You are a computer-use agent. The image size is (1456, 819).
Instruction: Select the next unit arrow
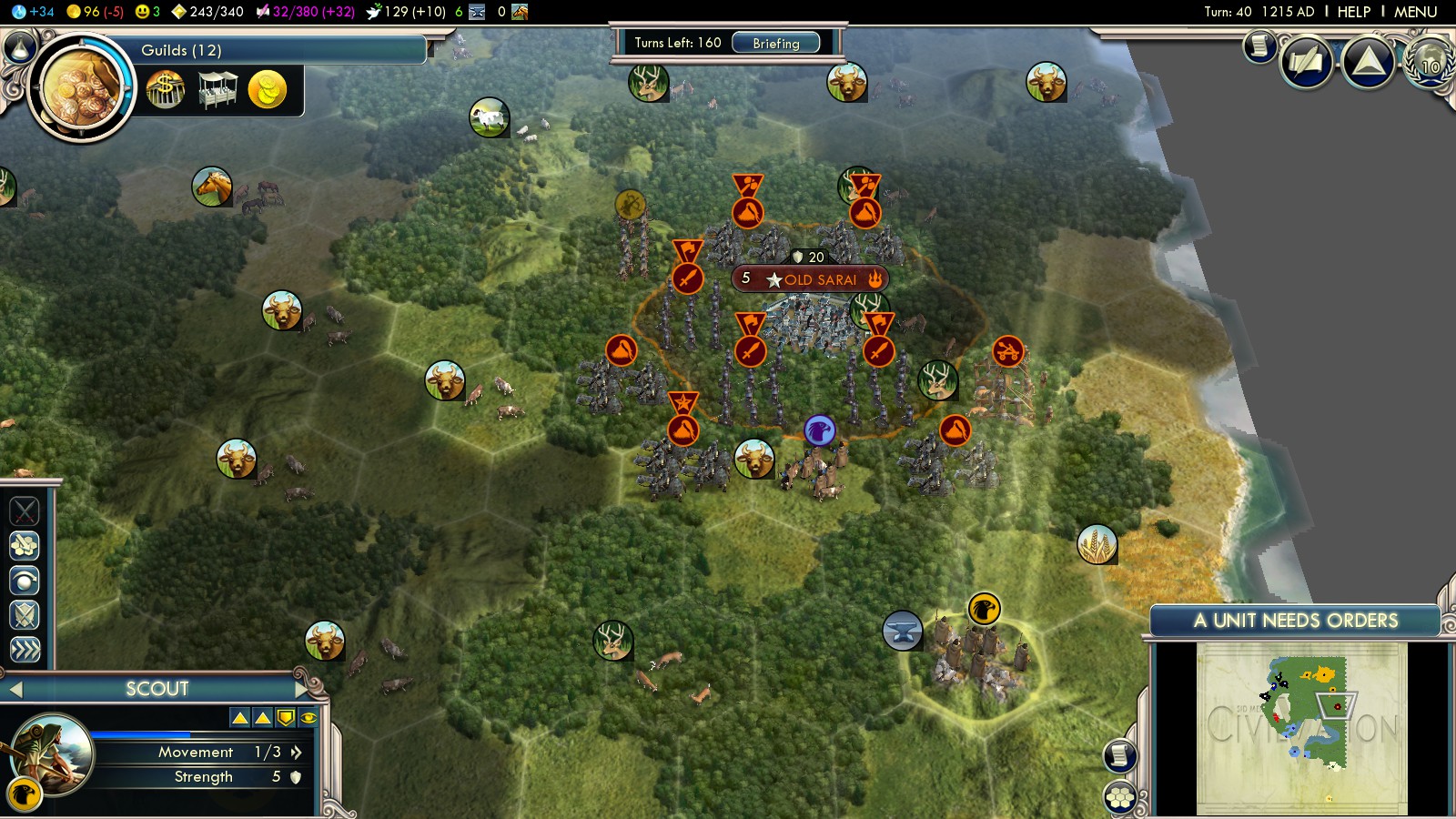(303, 689)
